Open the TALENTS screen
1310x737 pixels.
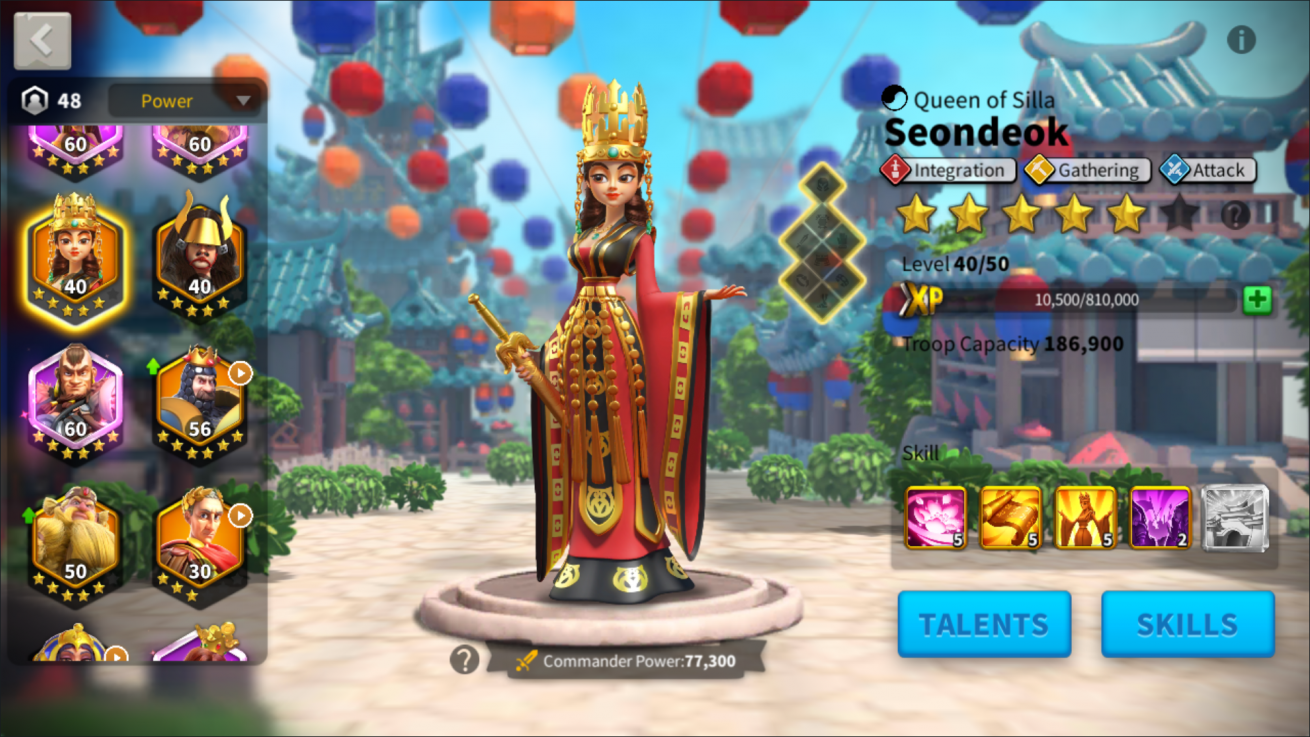[984, 624]
